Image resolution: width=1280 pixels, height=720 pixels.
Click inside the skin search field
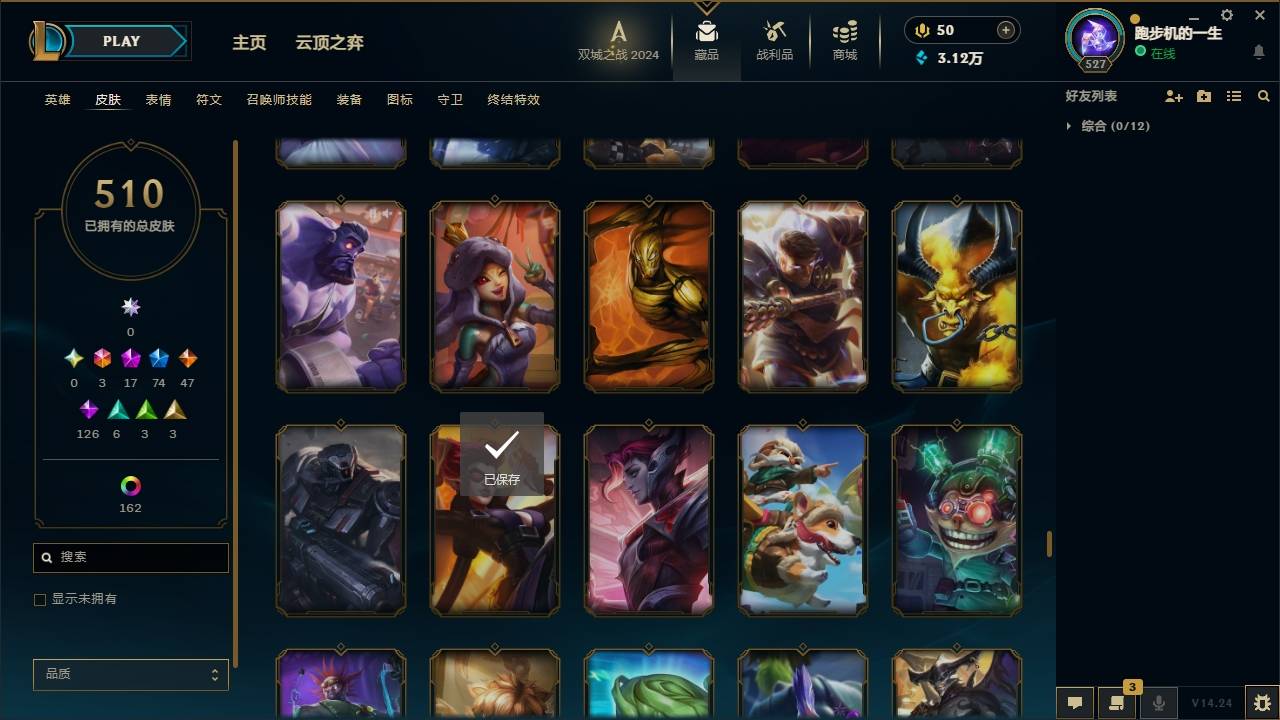130,557
